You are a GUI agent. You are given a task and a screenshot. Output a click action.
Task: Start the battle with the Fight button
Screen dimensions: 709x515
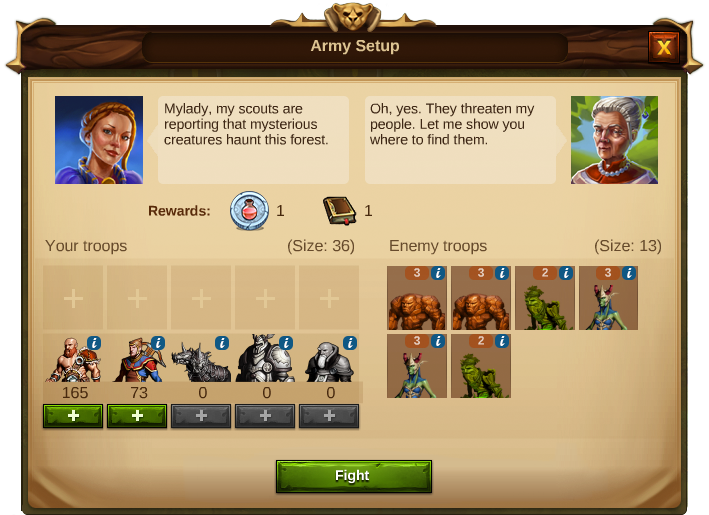(353, 476)
